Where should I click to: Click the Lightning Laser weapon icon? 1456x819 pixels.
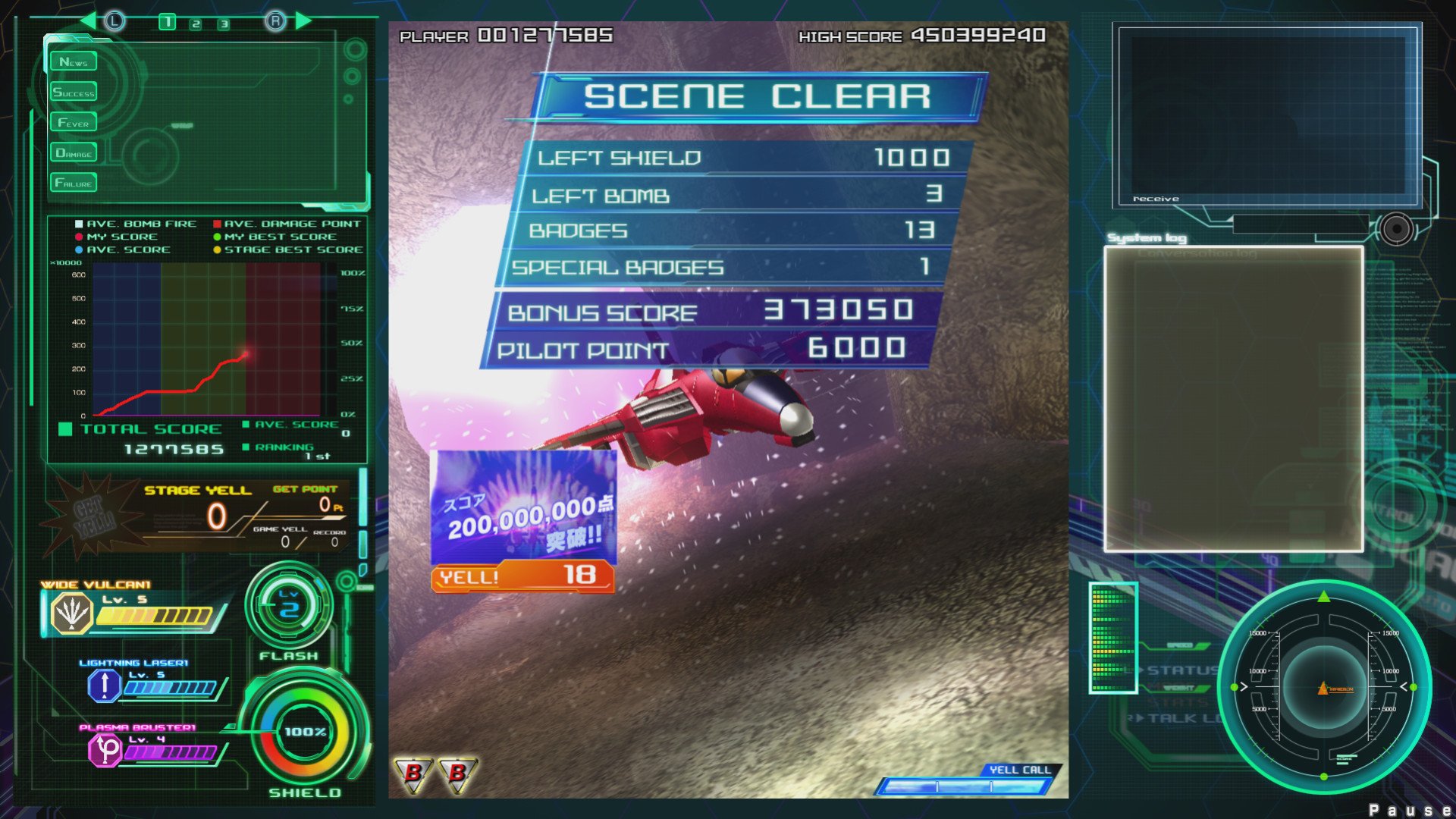pyautogui.click(x=104, y=685)
